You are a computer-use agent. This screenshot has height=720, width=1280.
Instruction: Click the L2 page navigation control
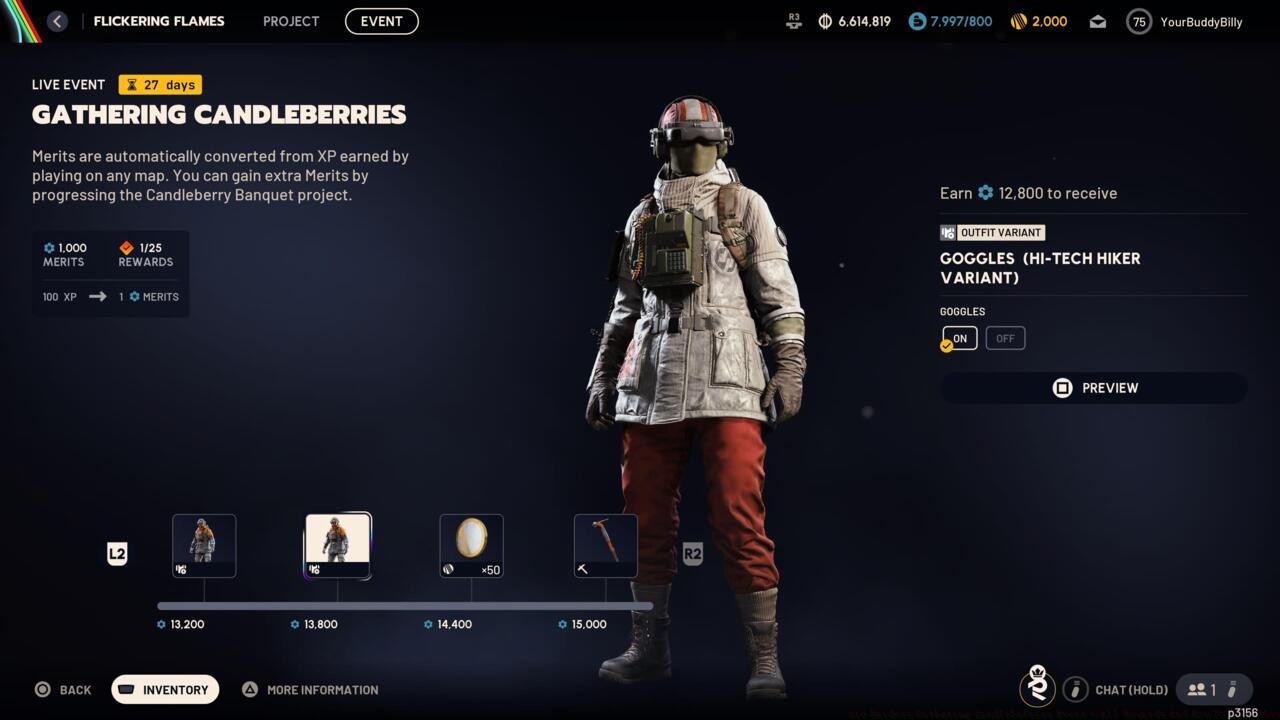point(117,553)
